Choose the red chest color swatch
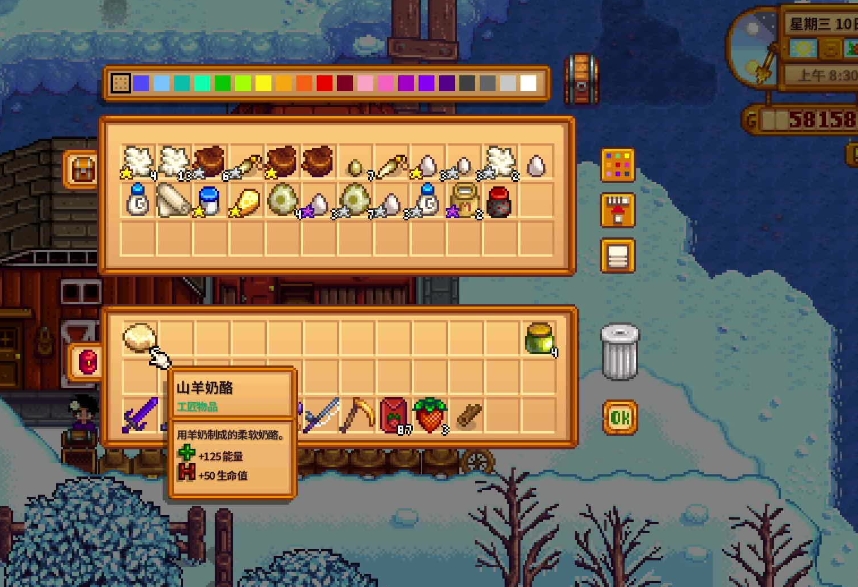This screenshot has width=858, height=587. (324, 83)
